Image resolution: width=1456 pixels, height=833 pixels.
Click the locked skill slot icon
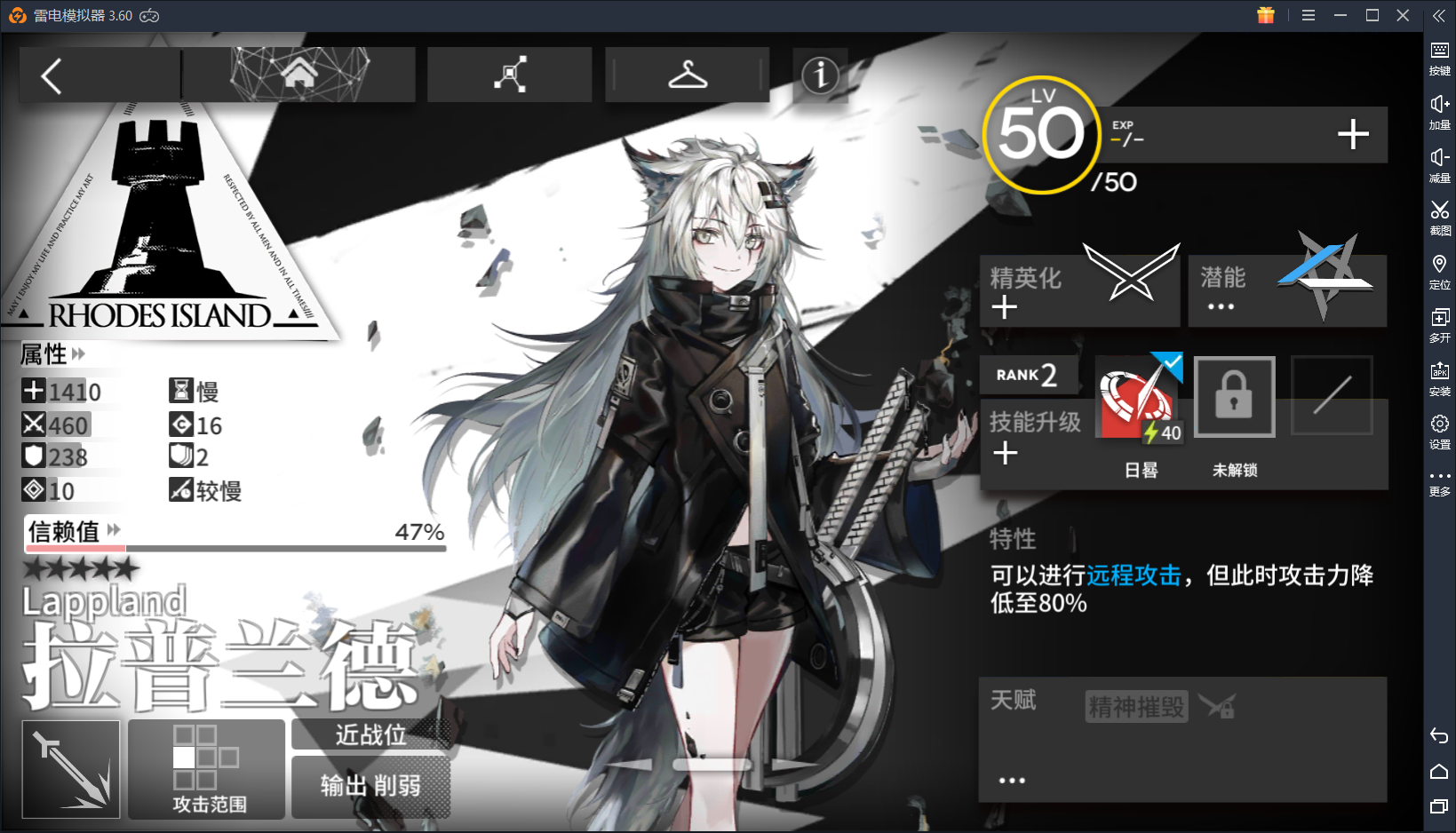[1234, 397]
